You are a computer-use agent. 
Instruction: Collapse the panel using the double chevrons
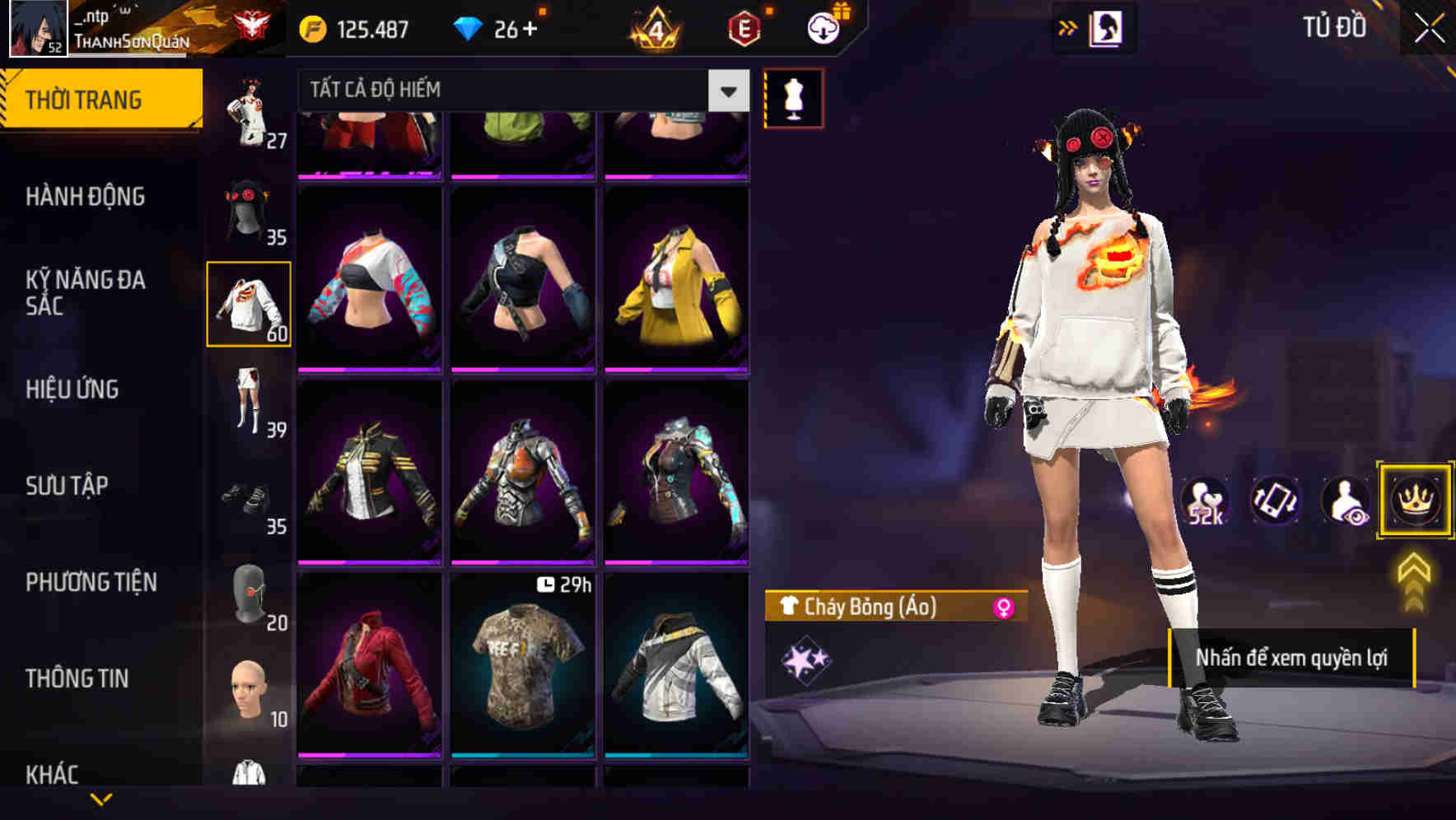point(1068,26)
